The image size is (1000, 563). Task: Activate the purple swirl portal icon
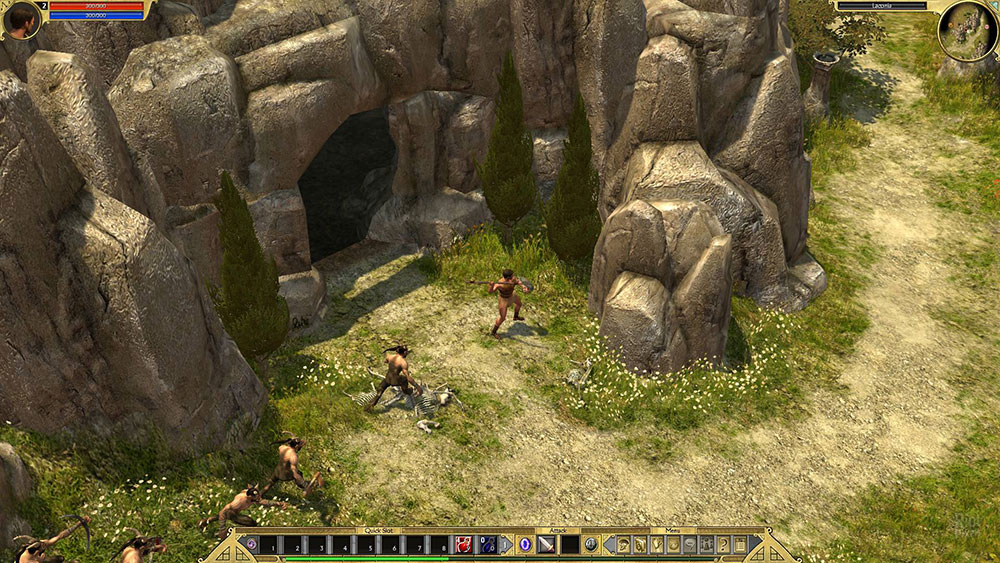click(251, 545)
